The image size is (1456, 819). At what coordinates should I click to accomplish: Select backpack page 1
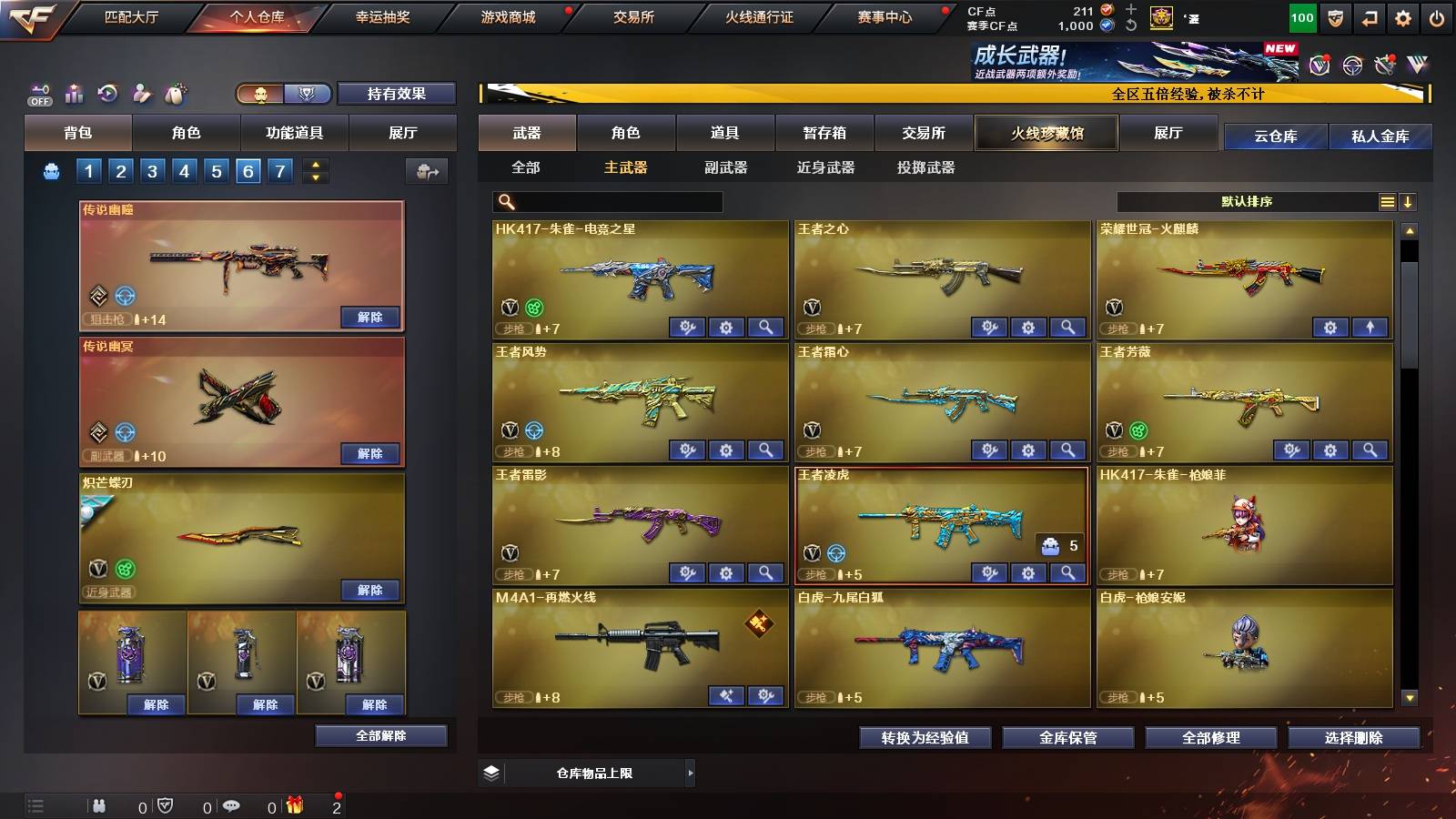coord(88,170)
